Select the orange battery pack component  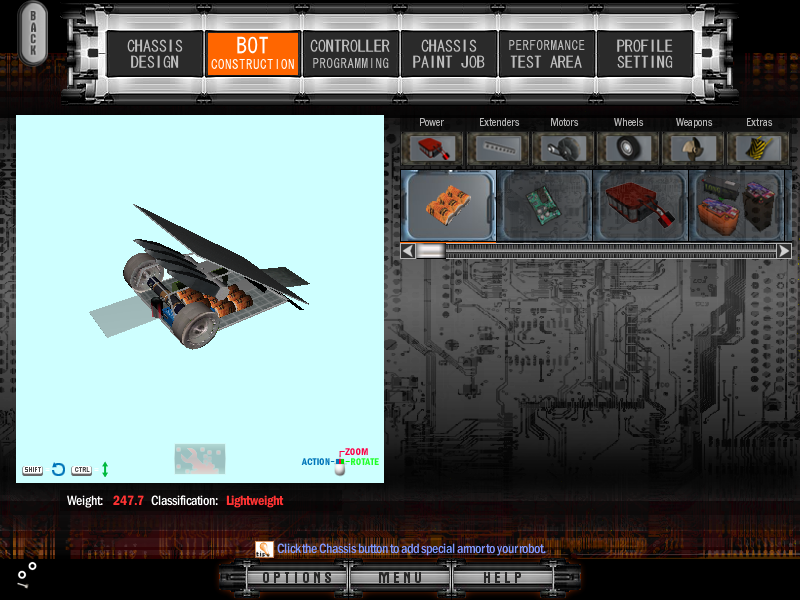coord(448,205)
